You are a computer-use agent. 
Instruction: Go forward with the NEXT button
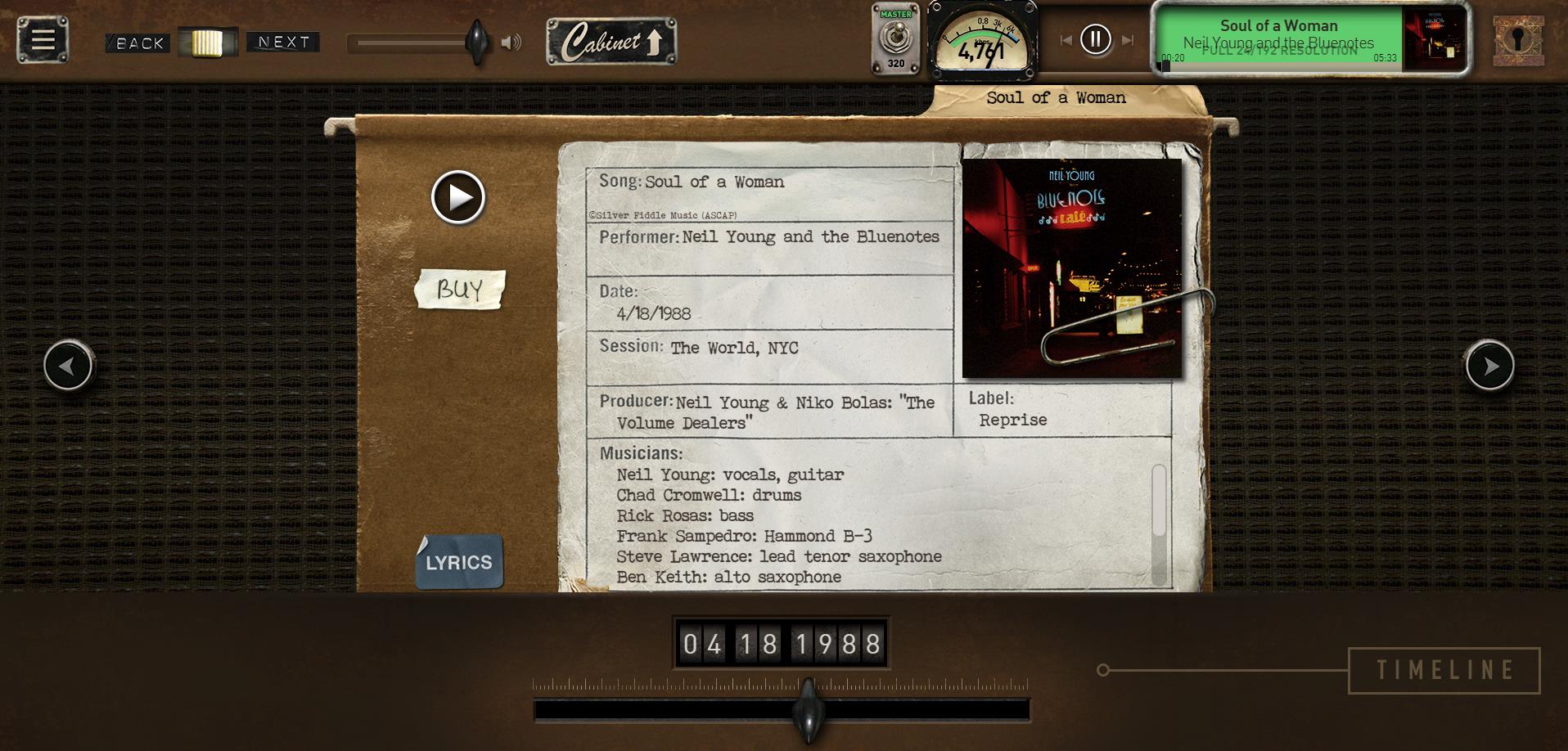click(x=283, y=42)
